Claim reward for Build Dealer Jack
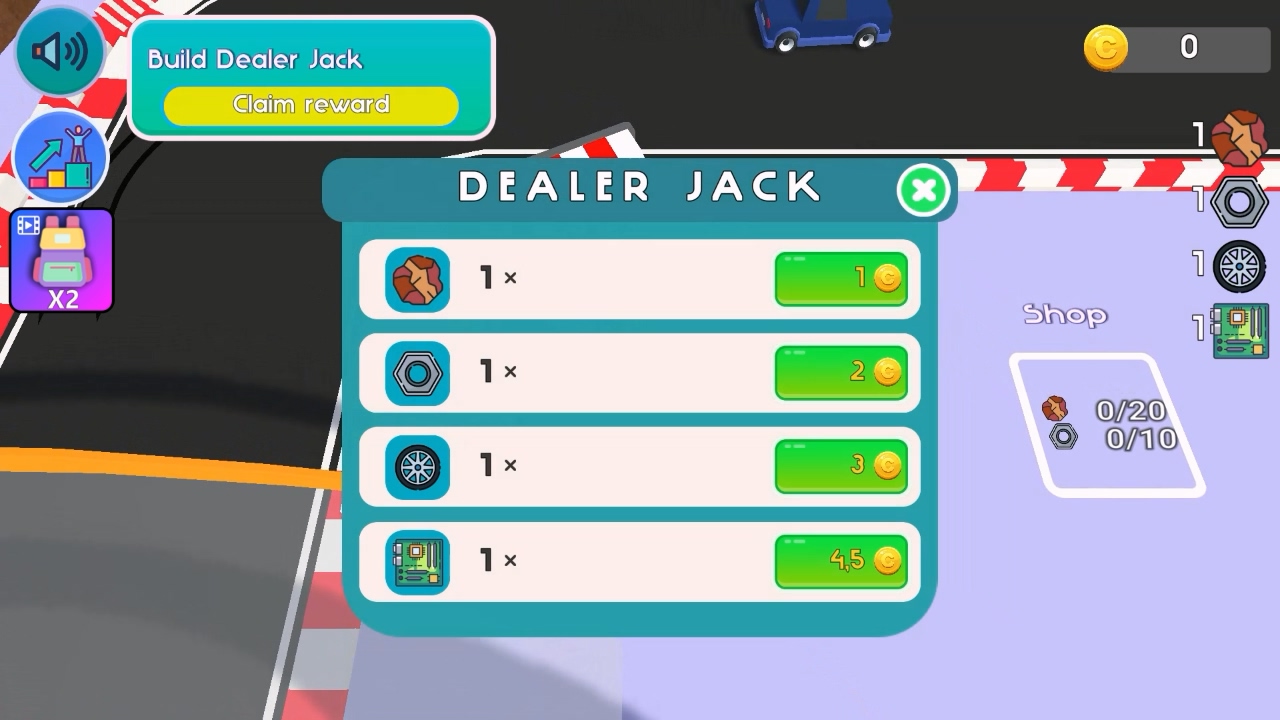Screen dimensions: 1280x720 pyautogui.click(x=311, y=105)
